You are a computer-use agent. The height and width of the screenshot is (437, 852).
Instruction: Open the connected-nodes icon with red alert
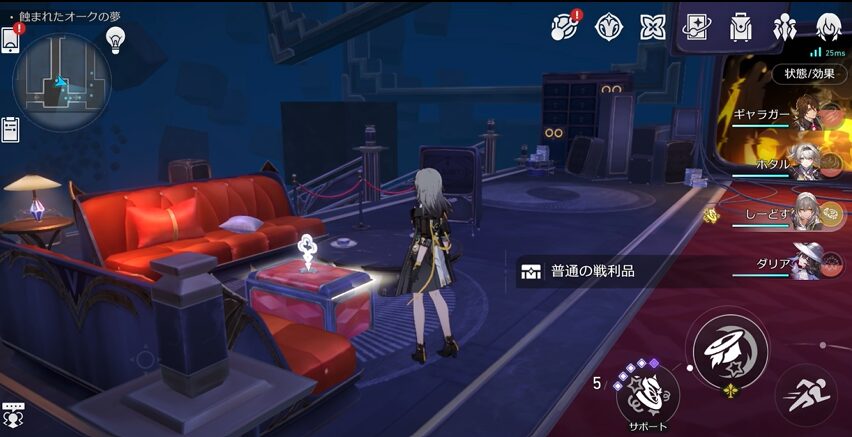tap(566, 27)
